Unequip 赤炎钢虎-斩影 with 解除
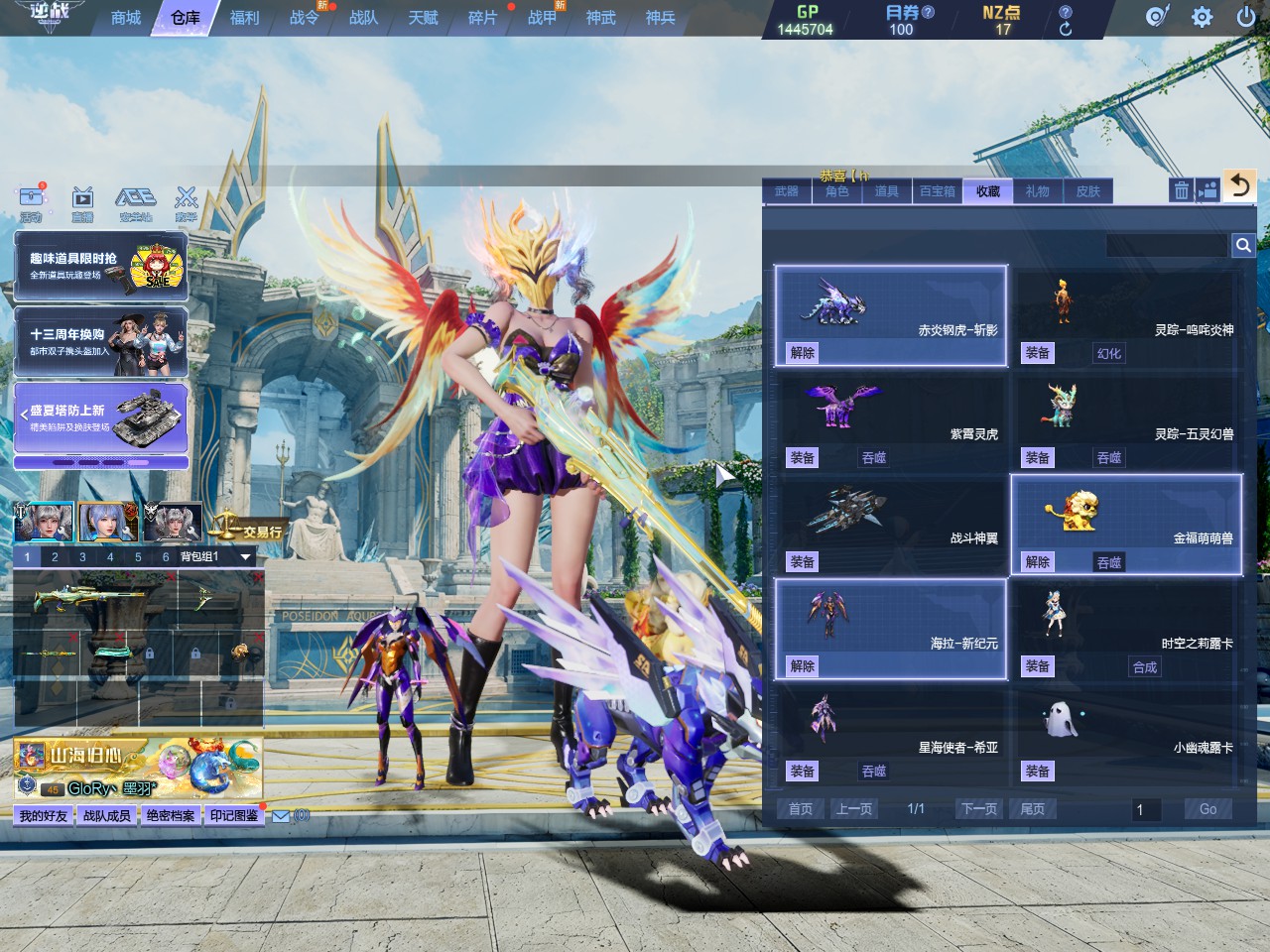The width and height of the screenshot is (1270, 952). [x=803, y=353]
